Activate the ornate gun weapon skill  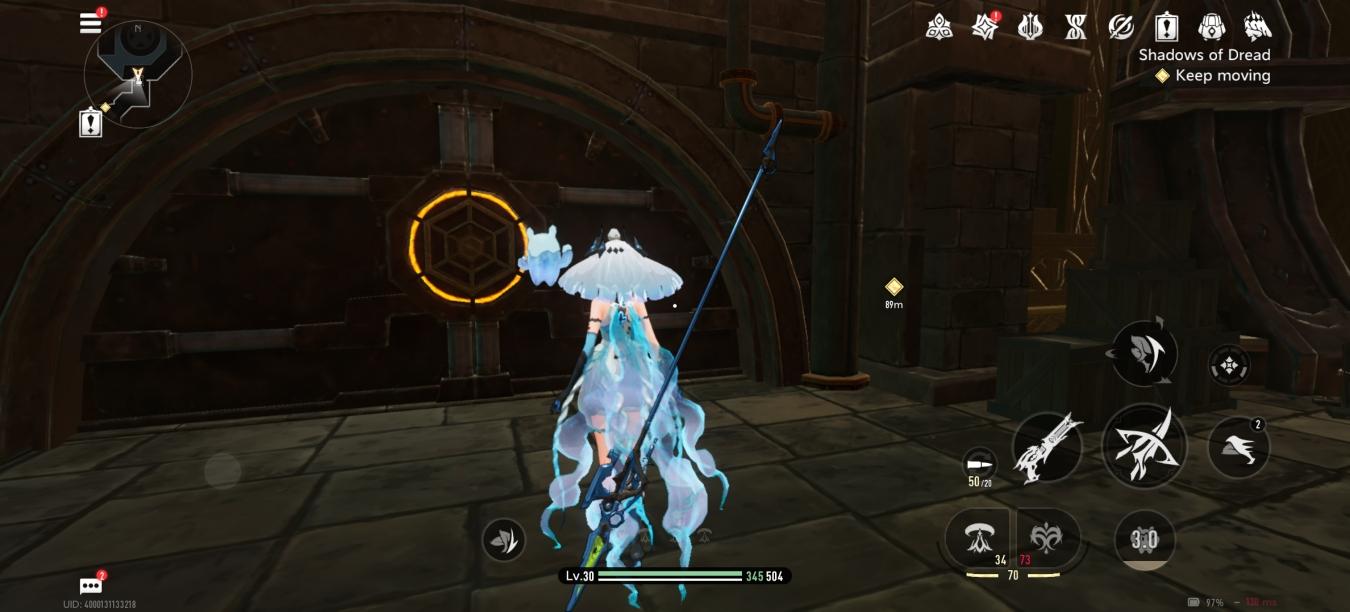pyautogui.click(x=1047, y=447)
